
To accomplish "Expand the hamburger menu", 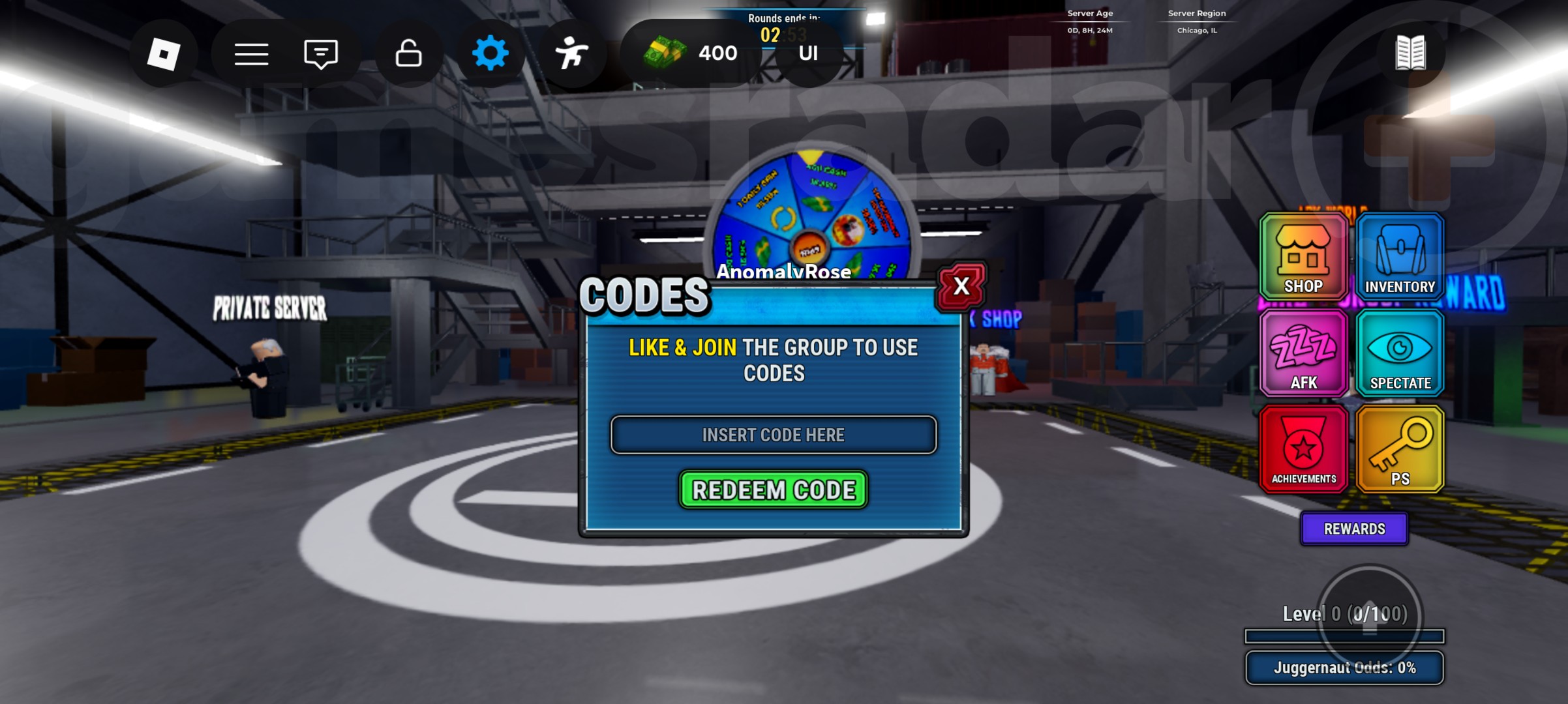I will click(x=251, y=53).
